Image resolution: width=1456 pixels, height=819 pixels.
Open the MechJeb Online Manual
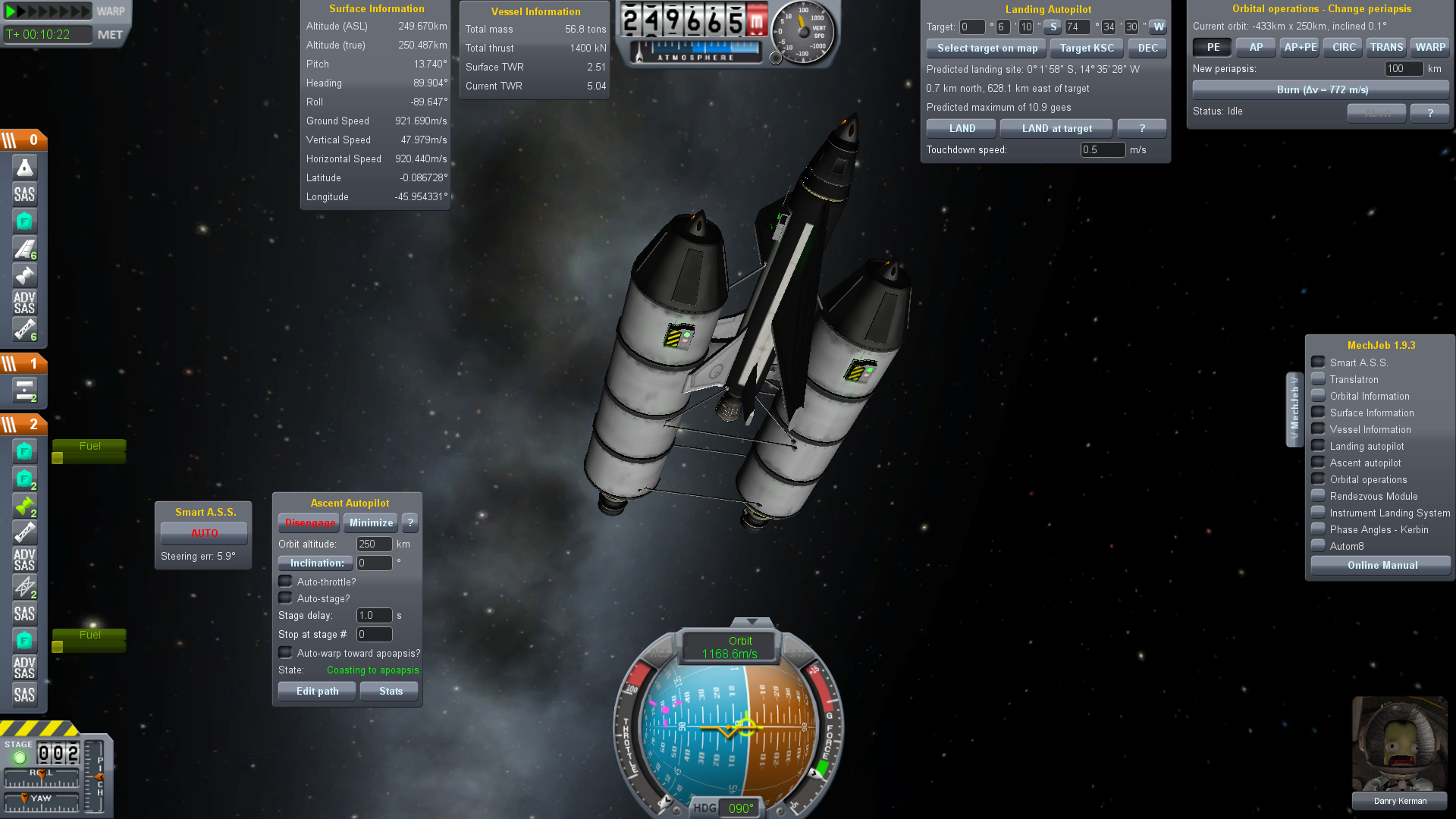(x=1382, y=565)
